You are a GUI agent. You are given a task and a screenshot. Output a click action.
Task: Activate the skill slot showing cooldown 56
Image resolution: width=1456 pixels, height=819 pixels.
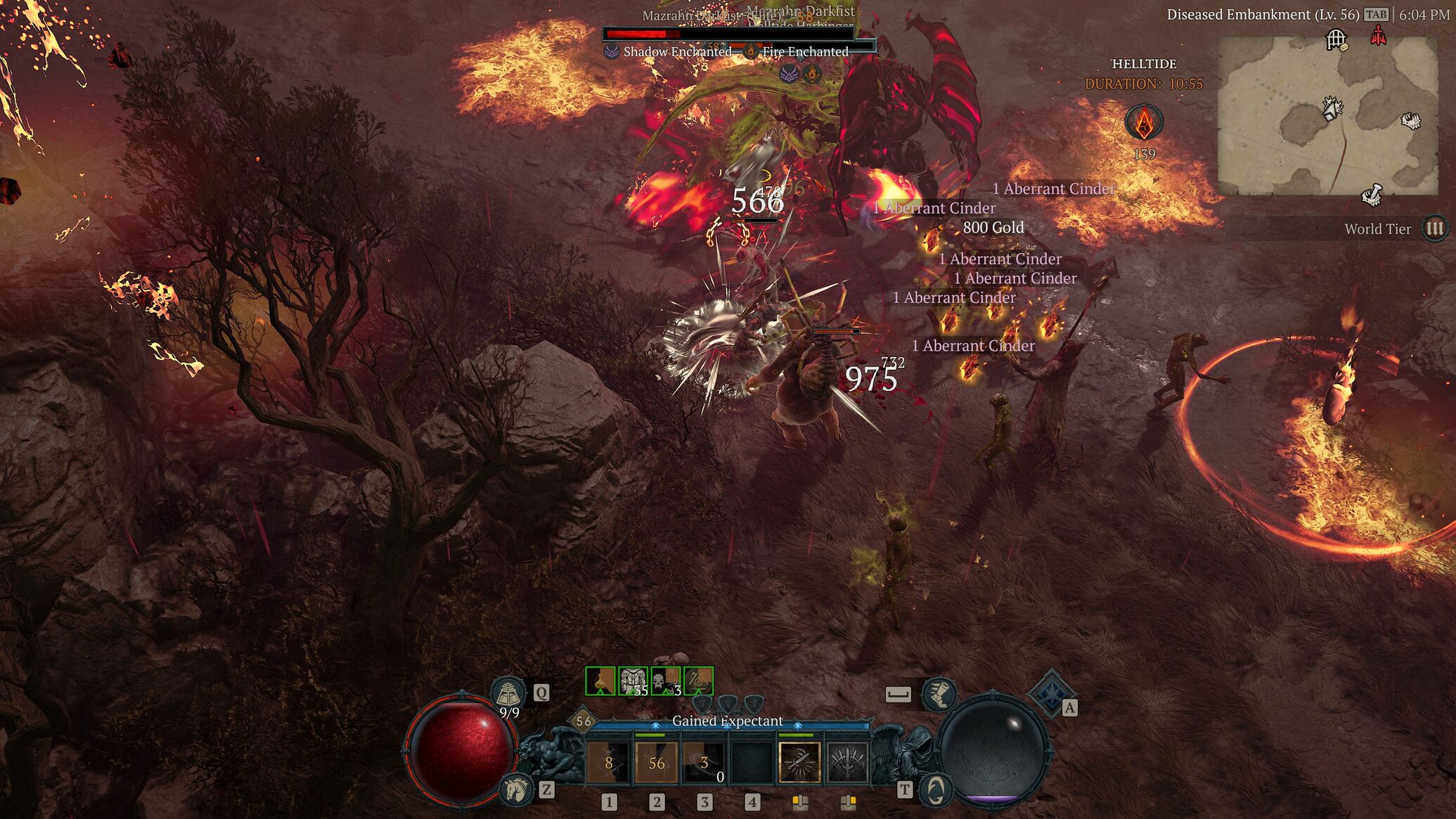657,763
